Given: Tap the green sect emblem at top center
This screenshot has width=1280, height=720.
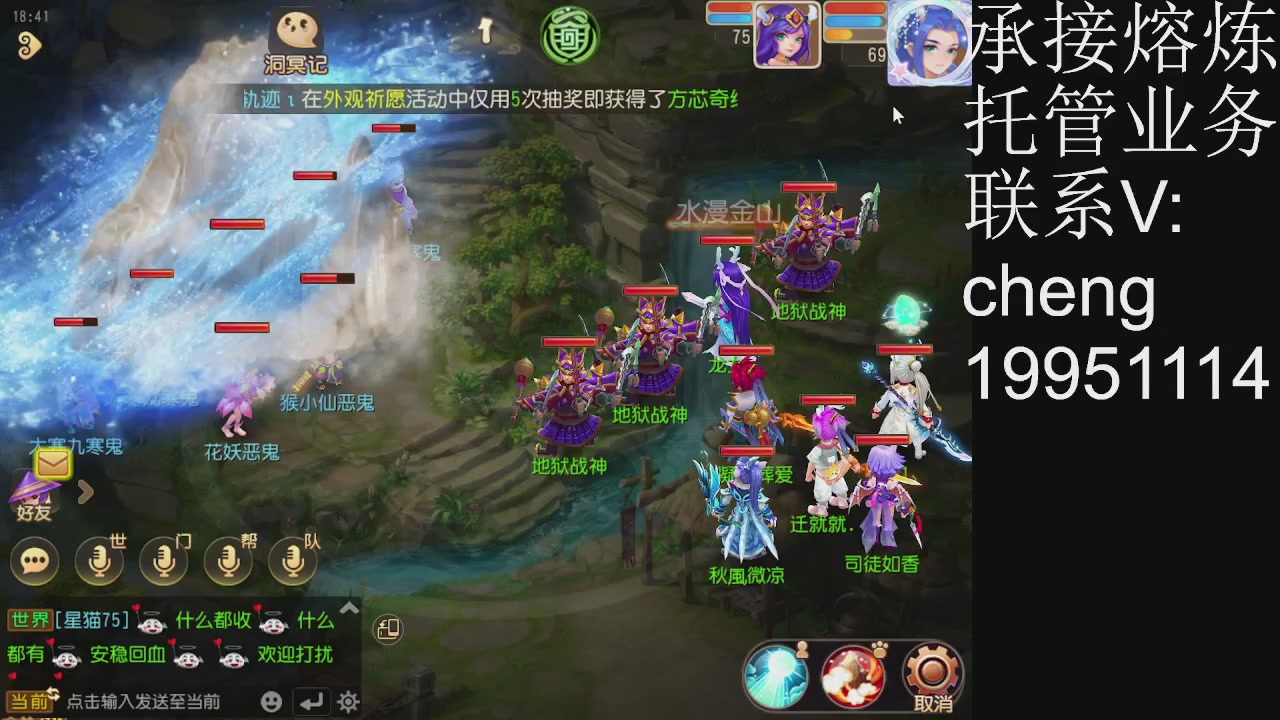Looking at the screenshot, I should (570, 35).
